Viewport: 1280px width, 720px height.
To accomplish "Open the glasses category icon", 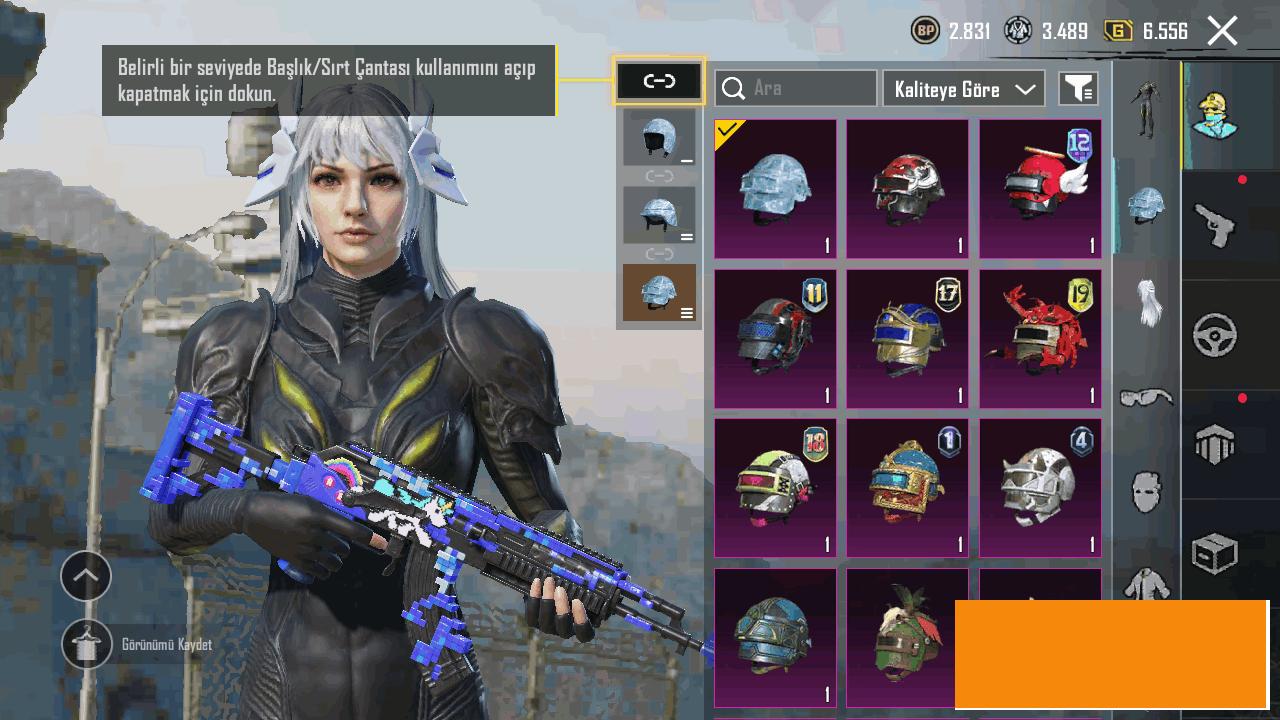I will [x=1146, y=398].
